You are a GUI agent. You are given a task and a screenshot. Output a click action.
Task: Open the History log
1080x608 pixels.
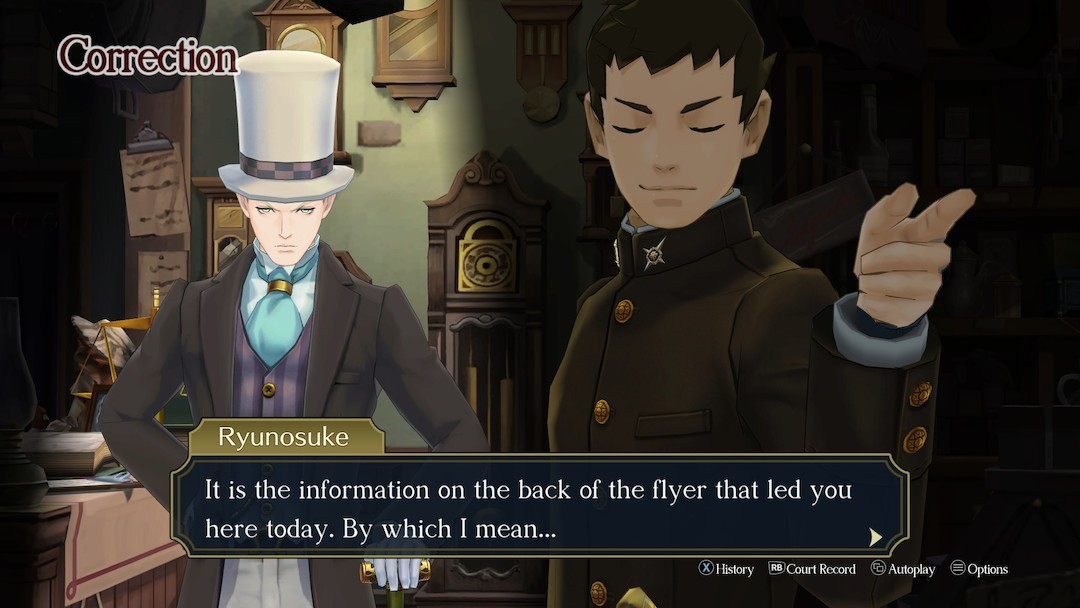click(x=726, y=569)
